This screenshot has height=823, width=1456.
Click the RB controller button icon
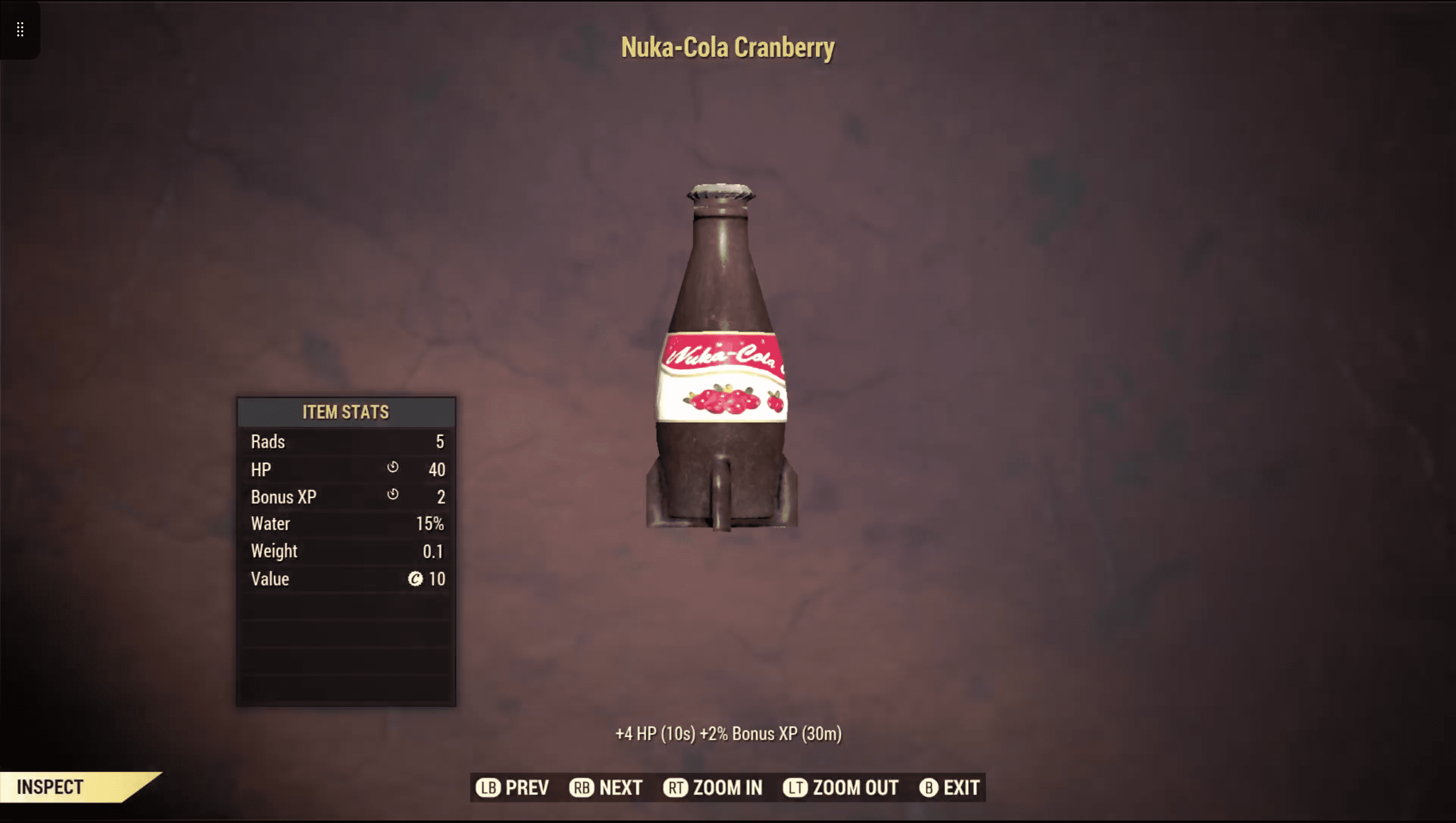coord(582,787)
